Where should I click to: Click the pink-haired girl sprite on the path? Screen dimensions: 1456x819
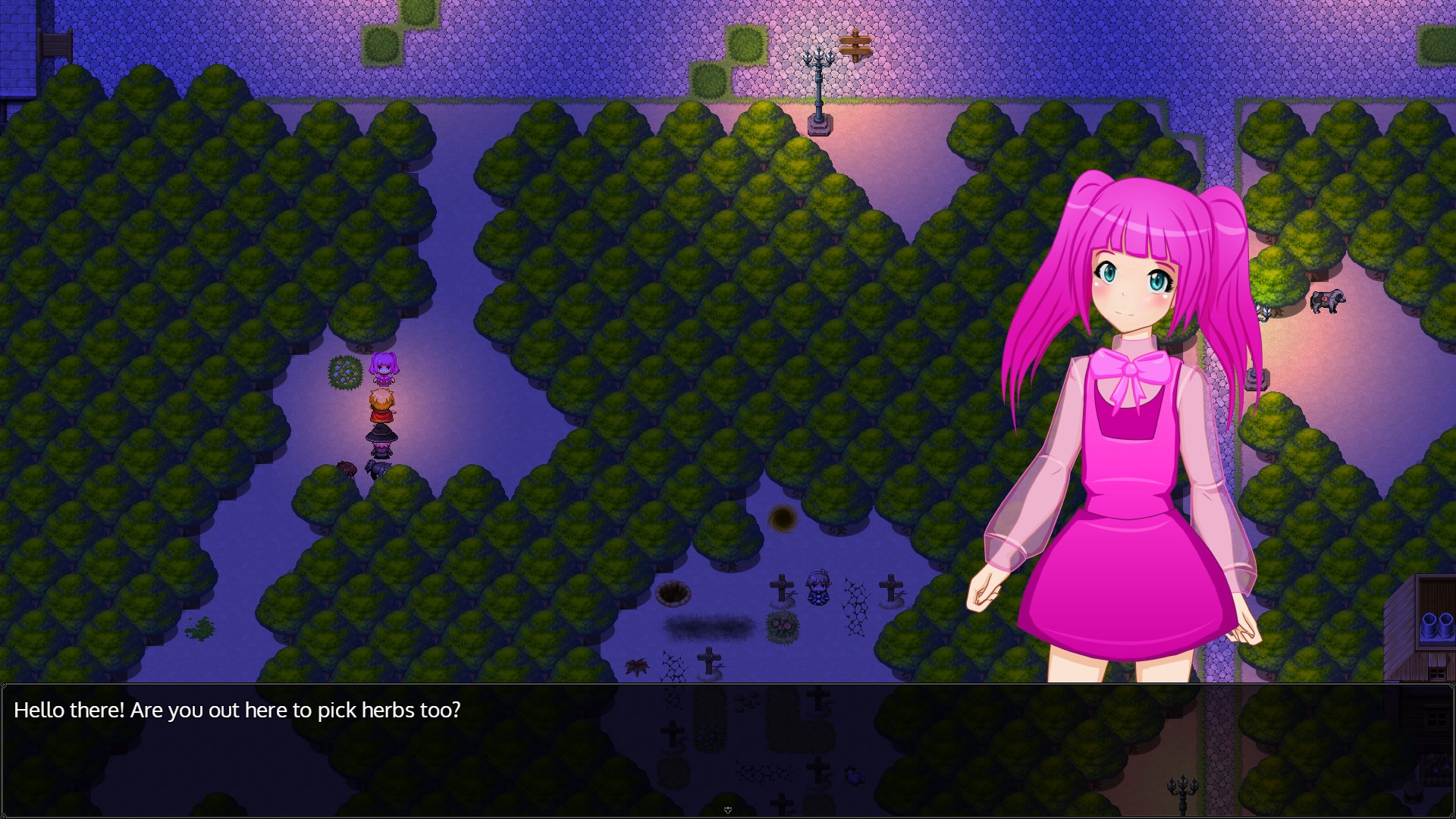383,372
